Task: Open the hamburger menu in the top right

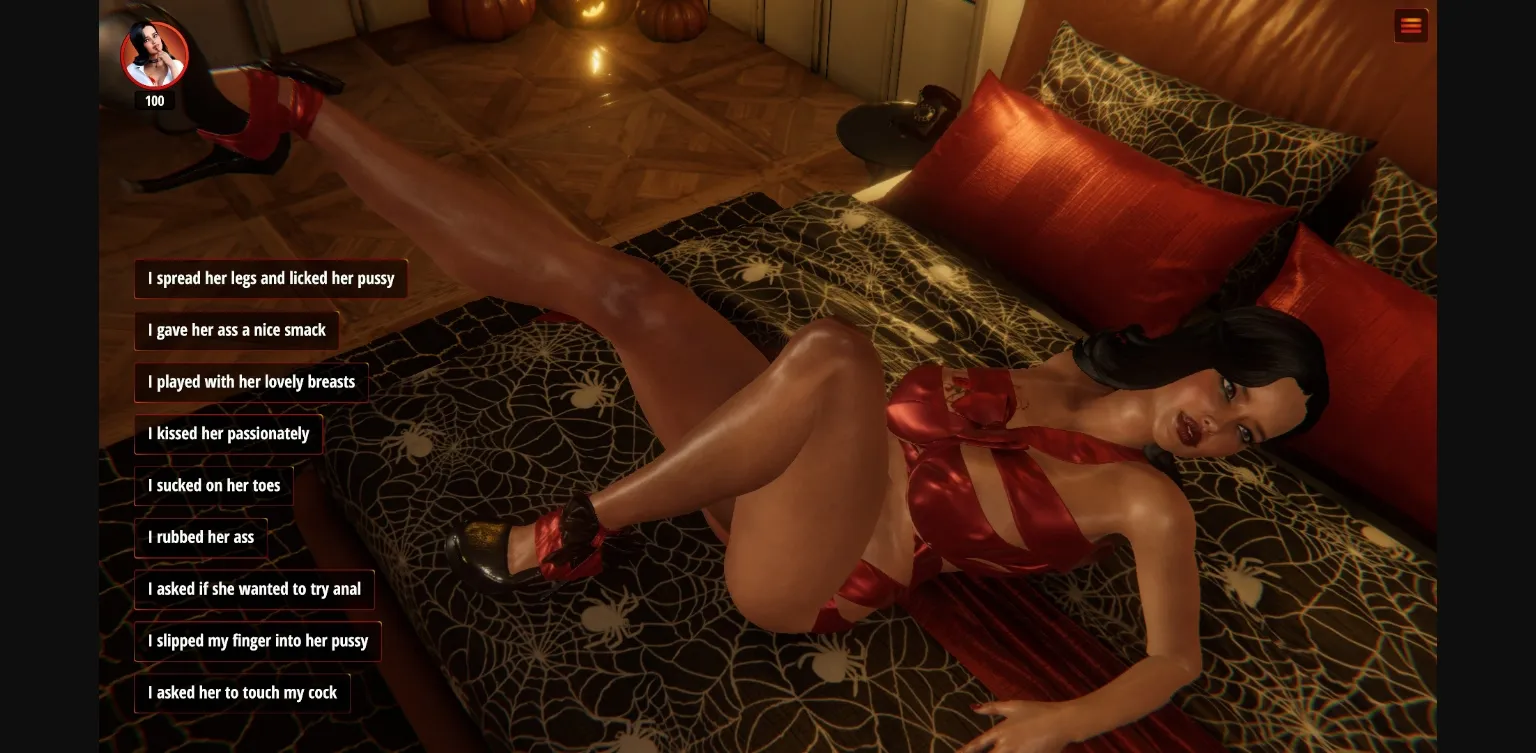Action: click(1411, 25)
